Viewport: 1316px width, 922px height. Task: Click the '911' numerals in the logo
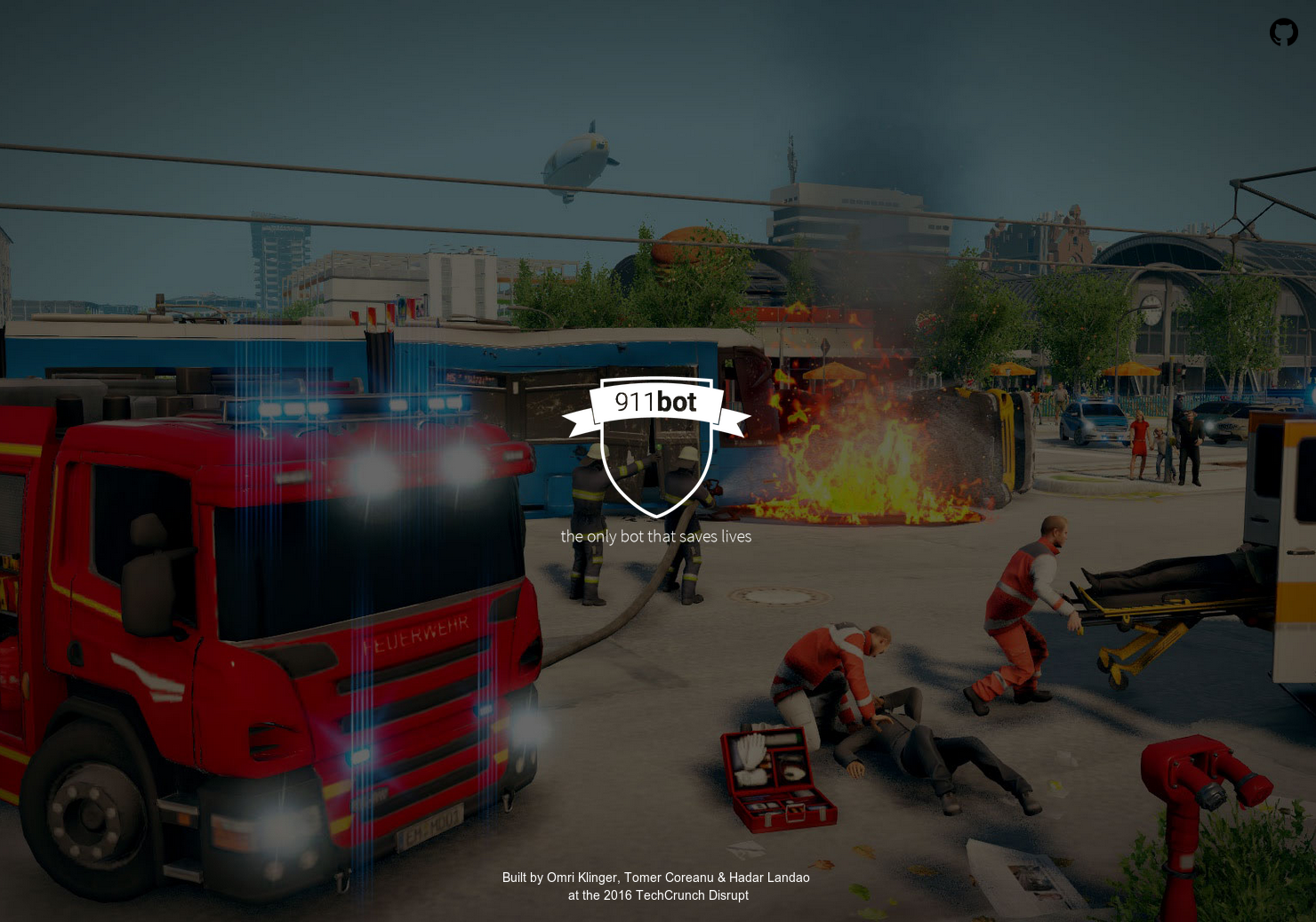click(633, 402)
